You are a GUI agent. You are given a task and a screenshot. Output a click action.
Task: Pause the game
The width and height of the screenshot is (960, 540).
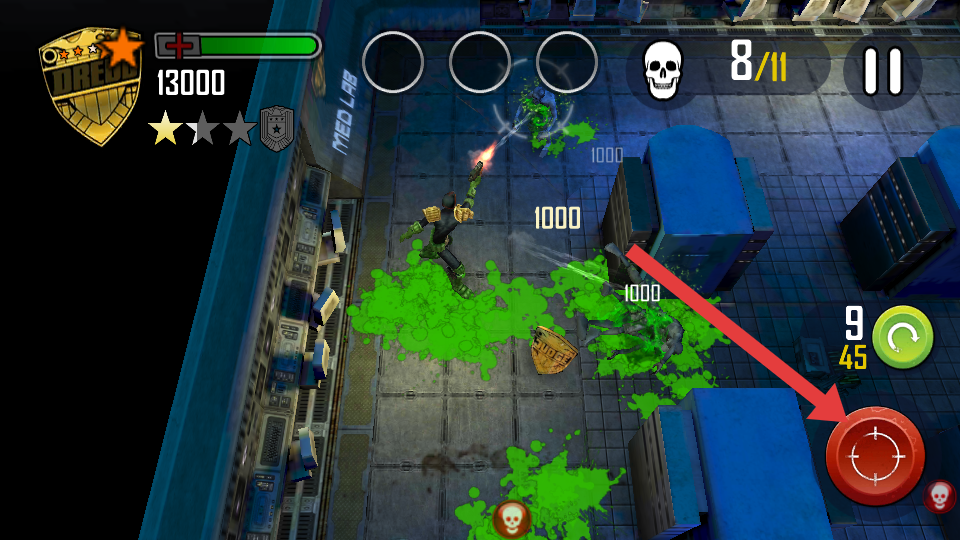tap(882, 71)
